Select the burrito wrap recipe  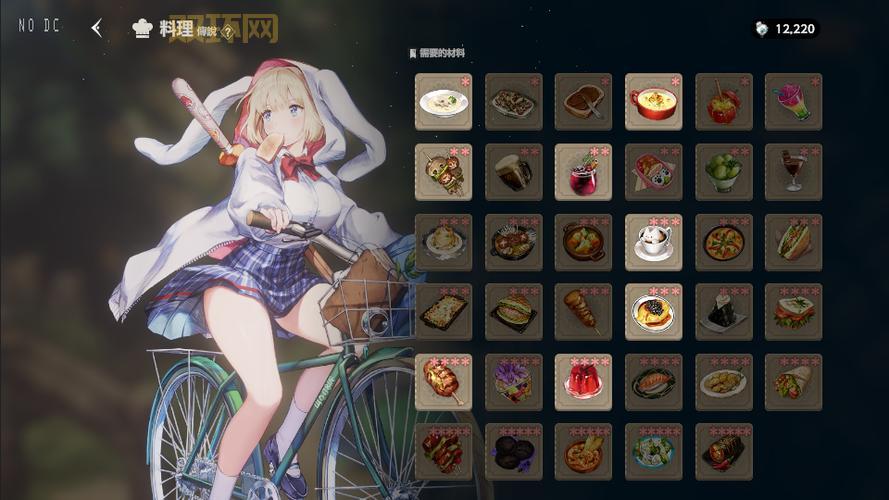click(793, 382)
